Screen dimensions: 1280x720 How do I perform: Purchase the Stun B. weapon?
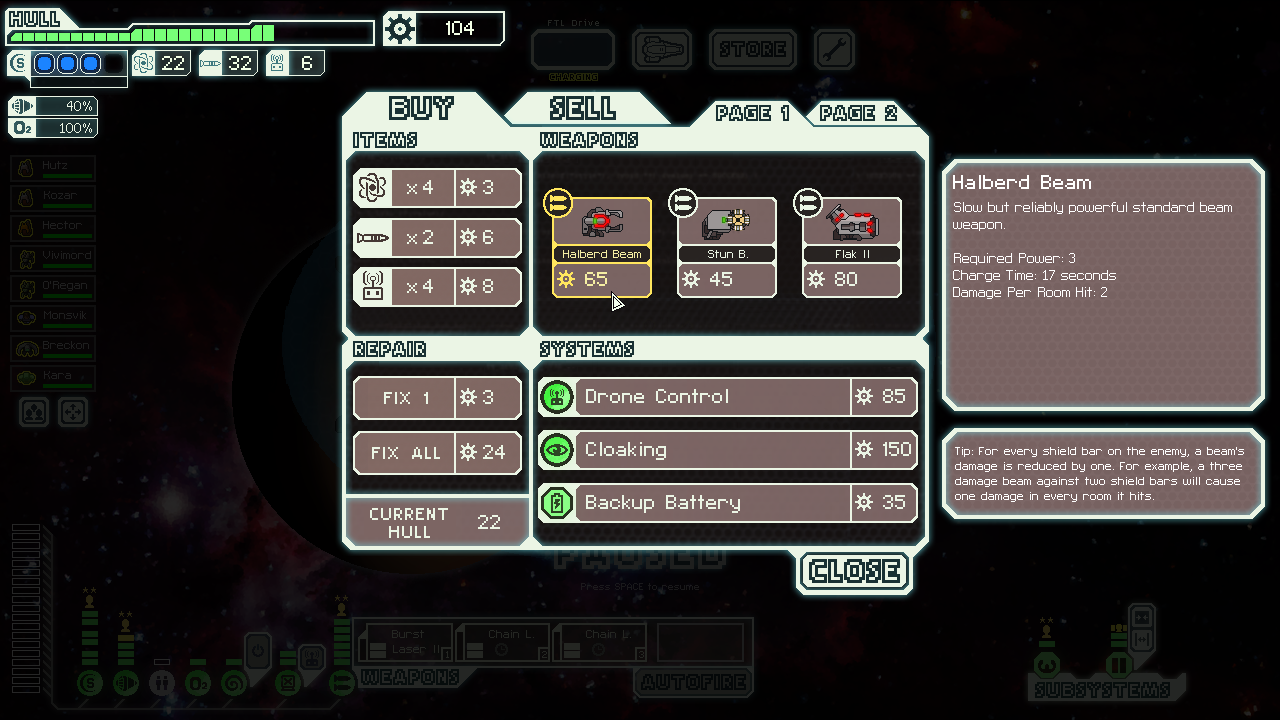click(727, 248)
